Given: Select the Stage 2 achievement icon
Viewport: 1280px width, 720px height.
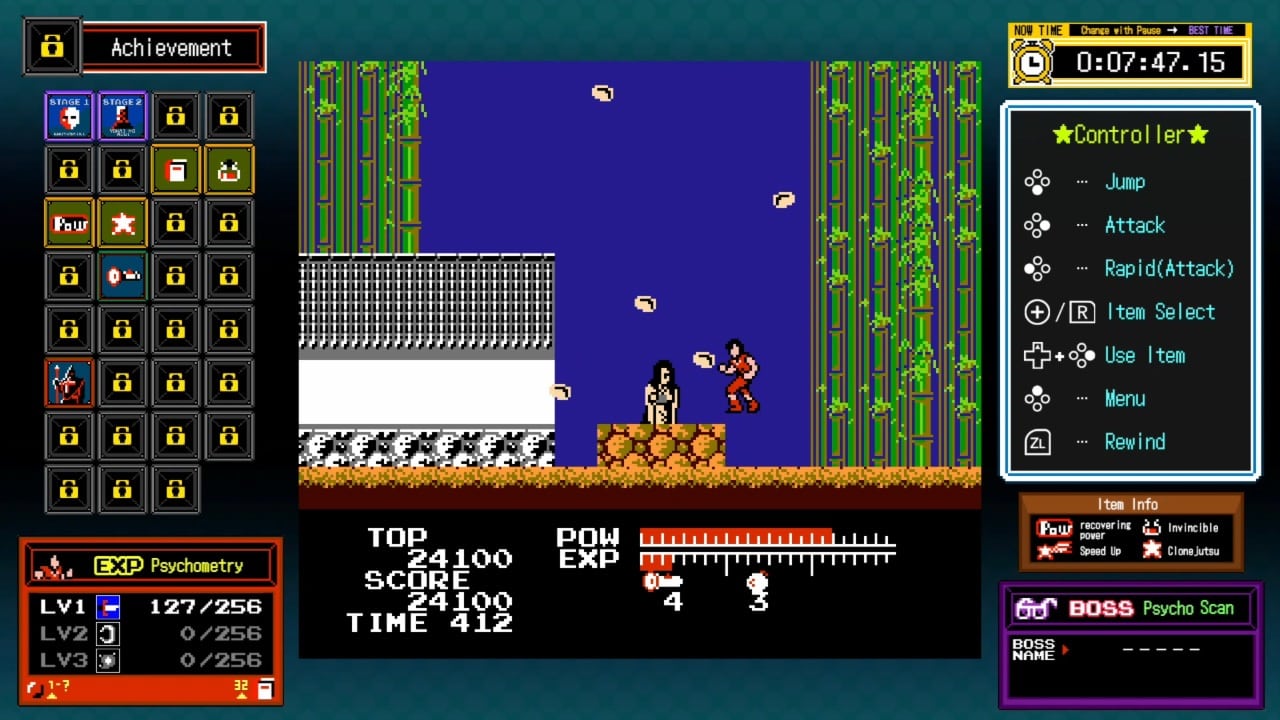Looking at the screenshot, I should click(122, 115).
